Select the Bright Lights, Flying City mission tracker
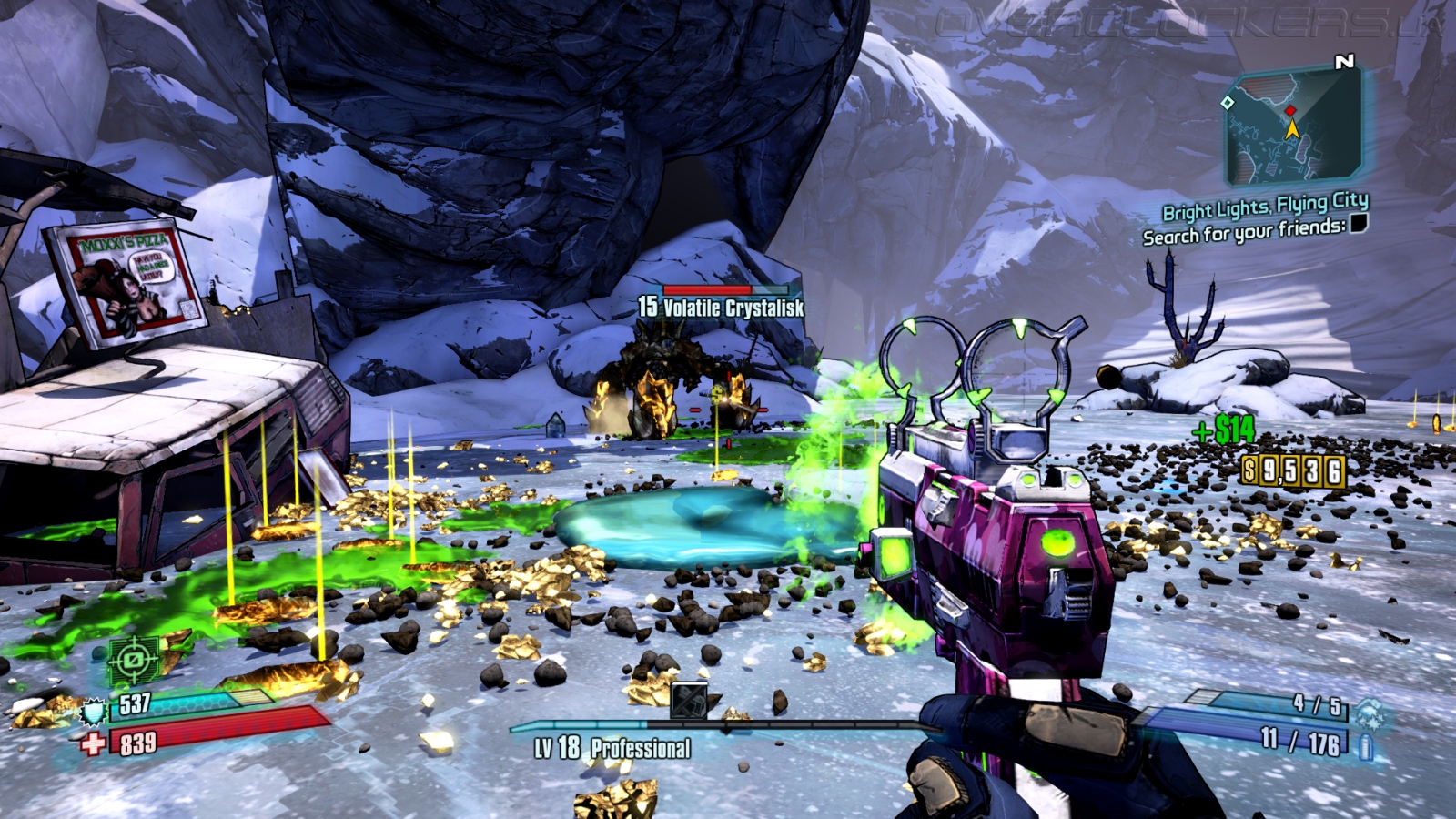1456x819 pixels. (x=1265, y=207)
